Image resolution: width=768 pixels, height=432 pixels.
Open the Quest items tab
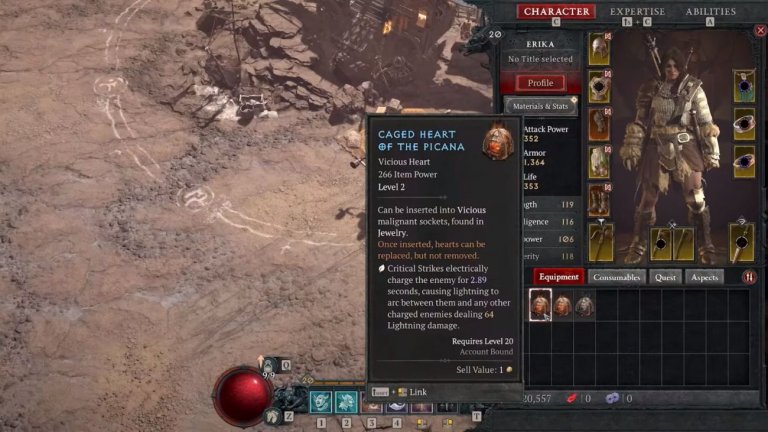coord(664,277)
